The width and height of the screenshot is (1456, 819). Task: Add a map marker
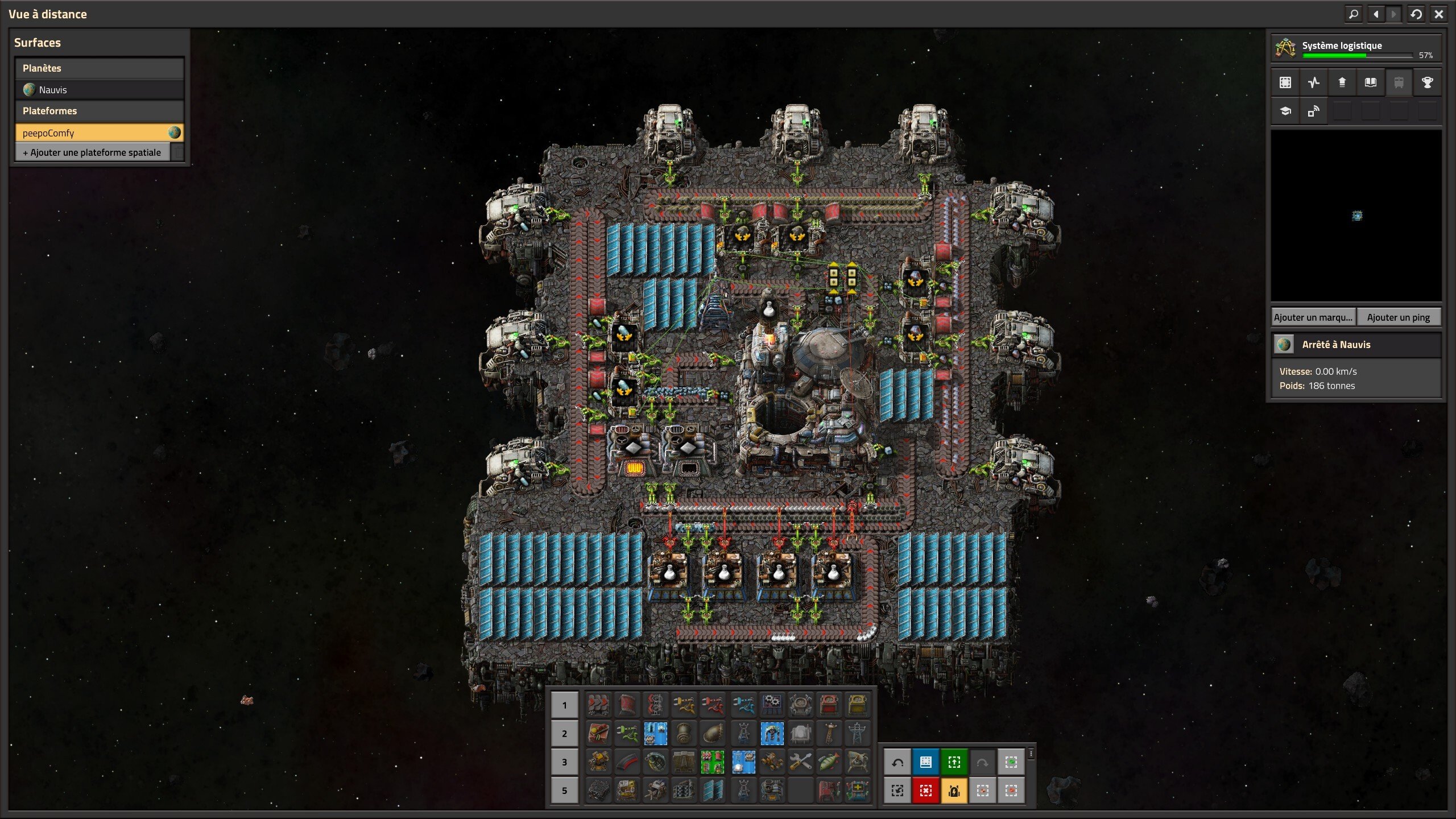point(1313,317)
